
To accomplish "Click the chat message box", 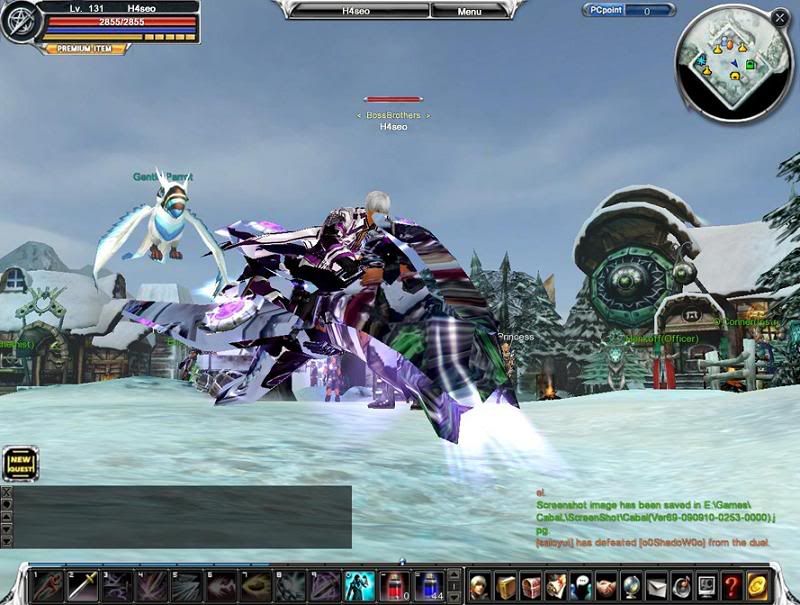I will click(x=182, y=516).
